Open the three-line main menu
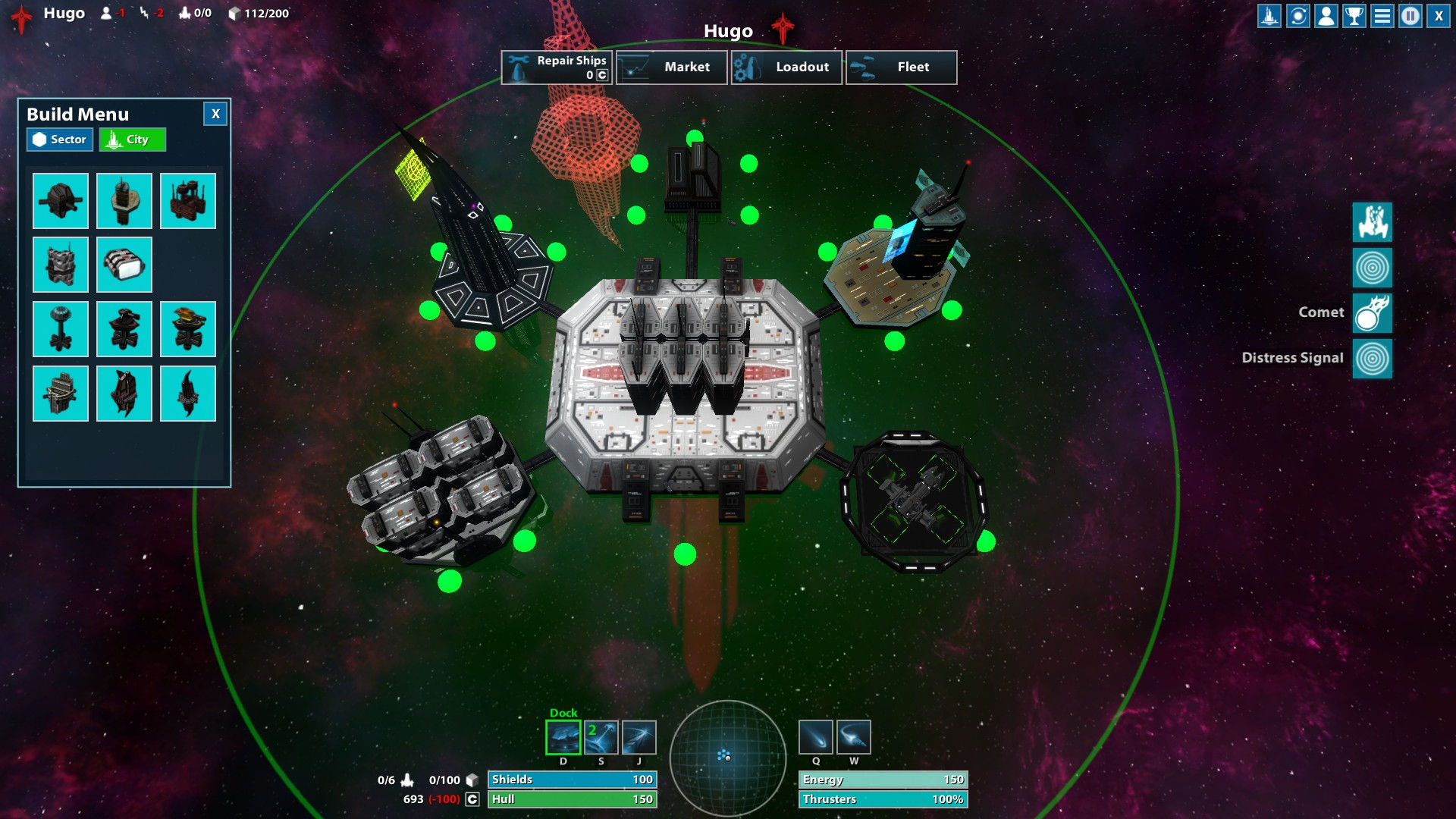 tap(1382, 16)
